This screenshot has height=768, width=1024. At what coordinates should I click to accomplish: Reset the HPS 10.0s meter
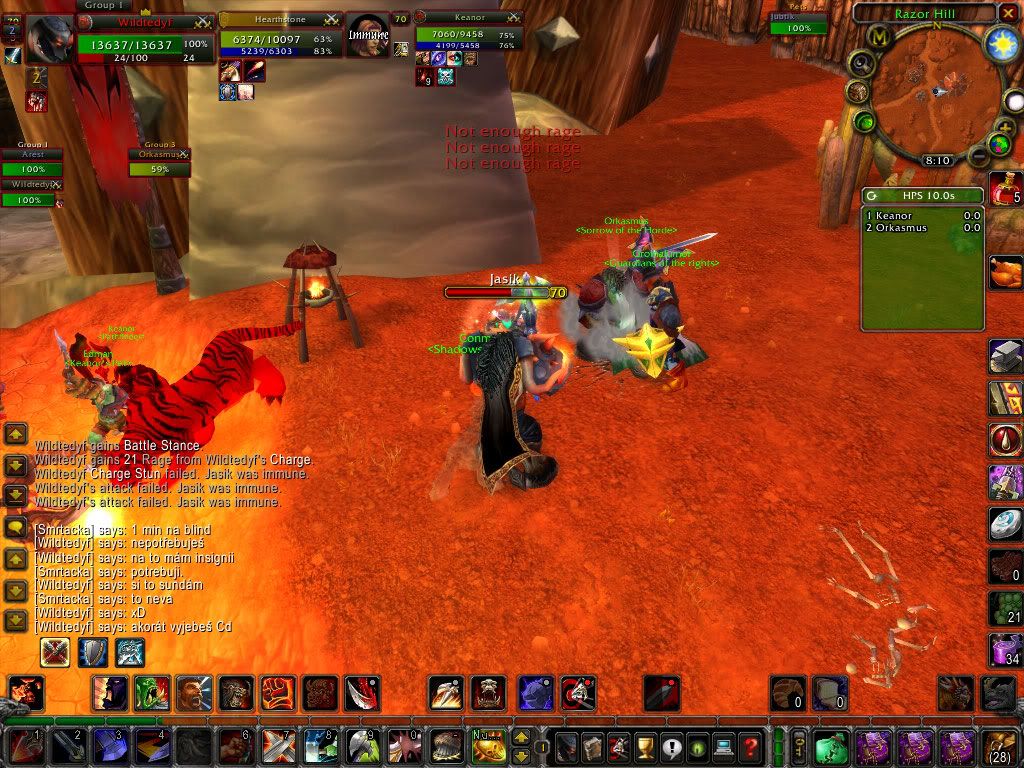[x=873, y=196]
